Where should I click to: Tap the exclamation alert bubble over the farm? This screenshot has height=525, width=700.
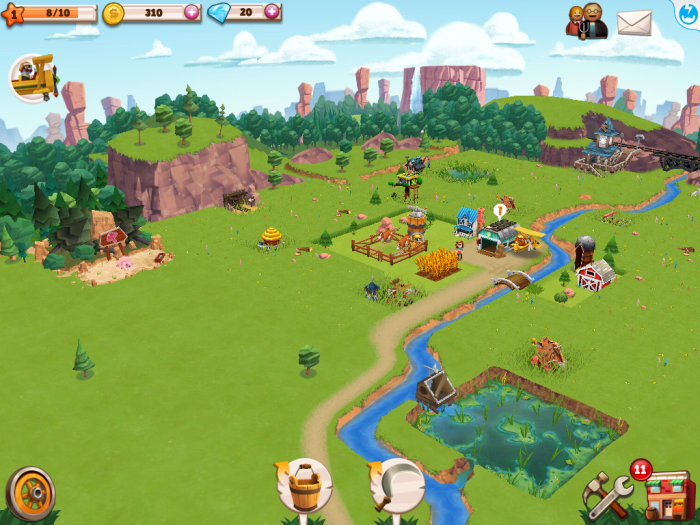[499, 212]
